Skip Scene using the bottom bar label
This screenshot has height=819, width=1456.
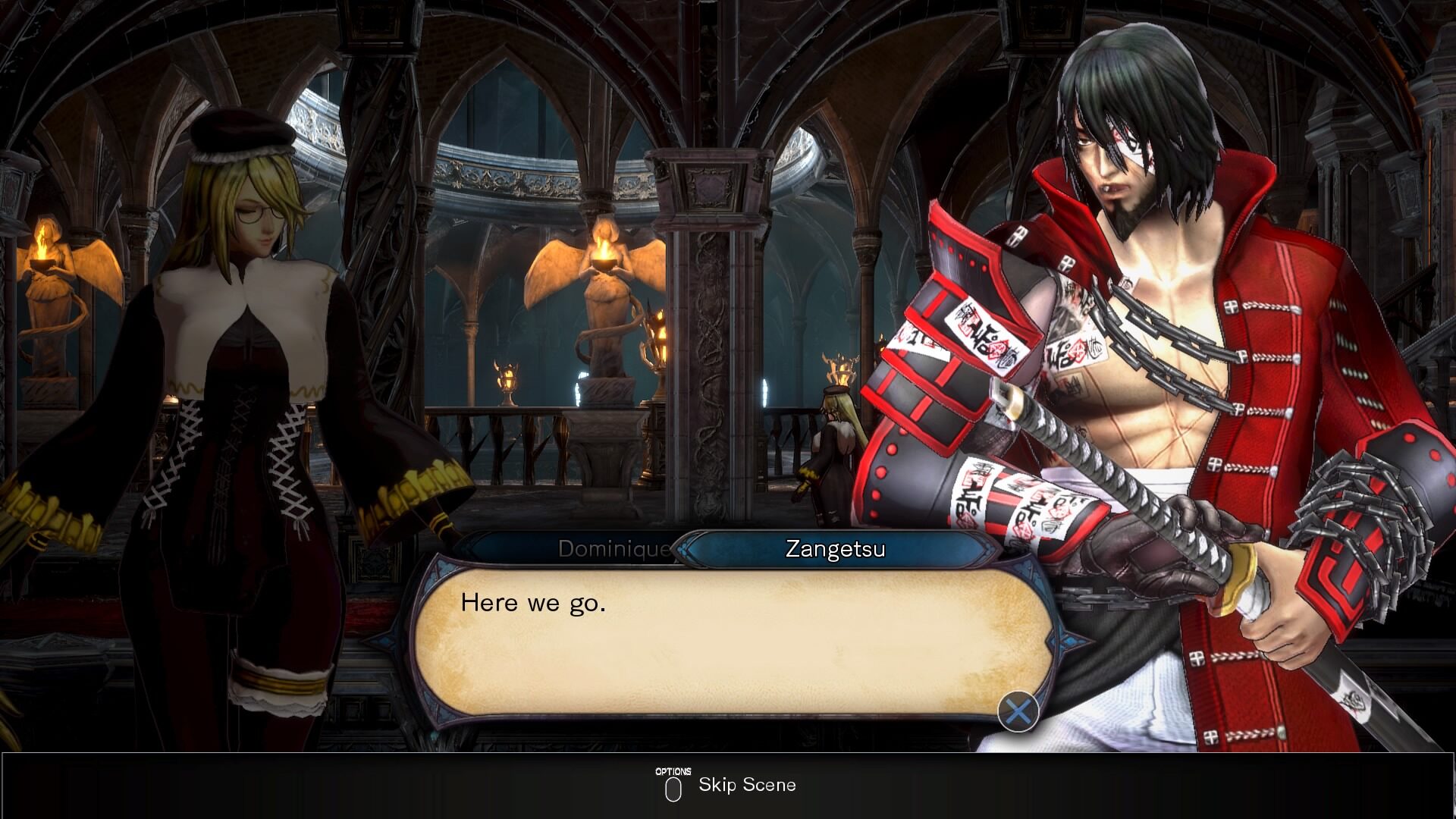pyautogui.click(x=747, y=785)
